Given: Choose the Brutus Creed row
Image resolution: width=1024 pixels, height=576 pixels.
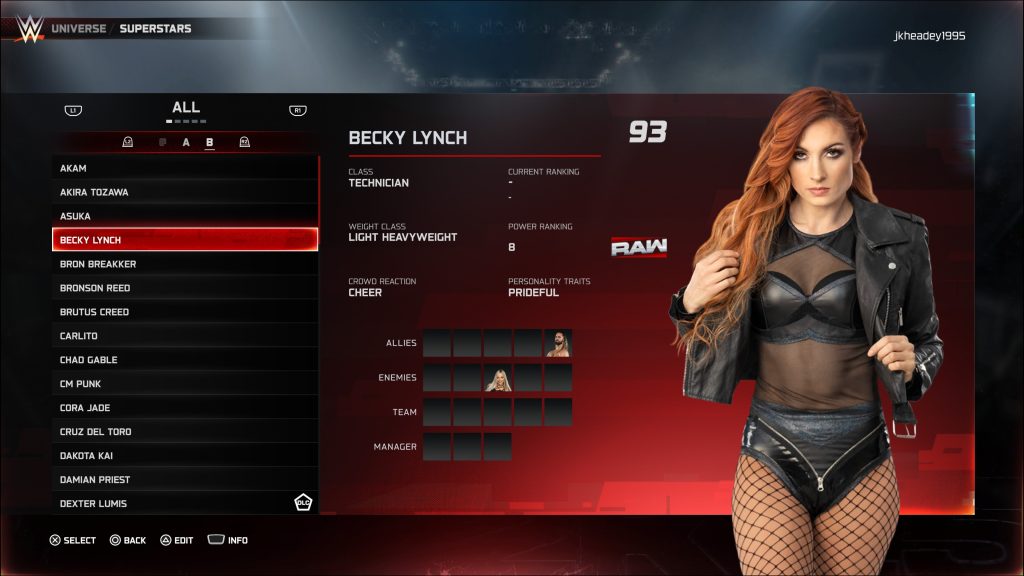Looking at the screenshot, I should point(185,312).
